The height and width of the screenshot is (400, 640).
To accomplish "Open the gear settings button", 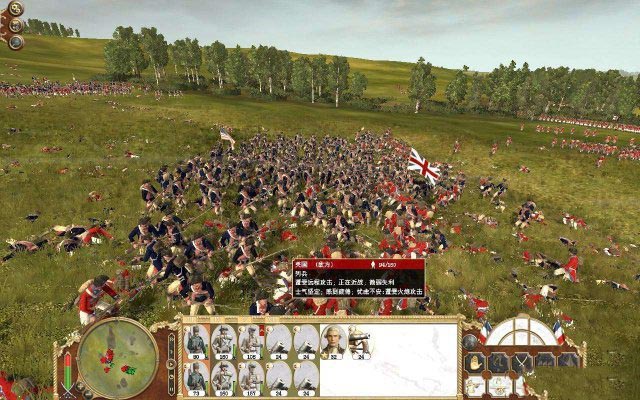I will 15,9.
